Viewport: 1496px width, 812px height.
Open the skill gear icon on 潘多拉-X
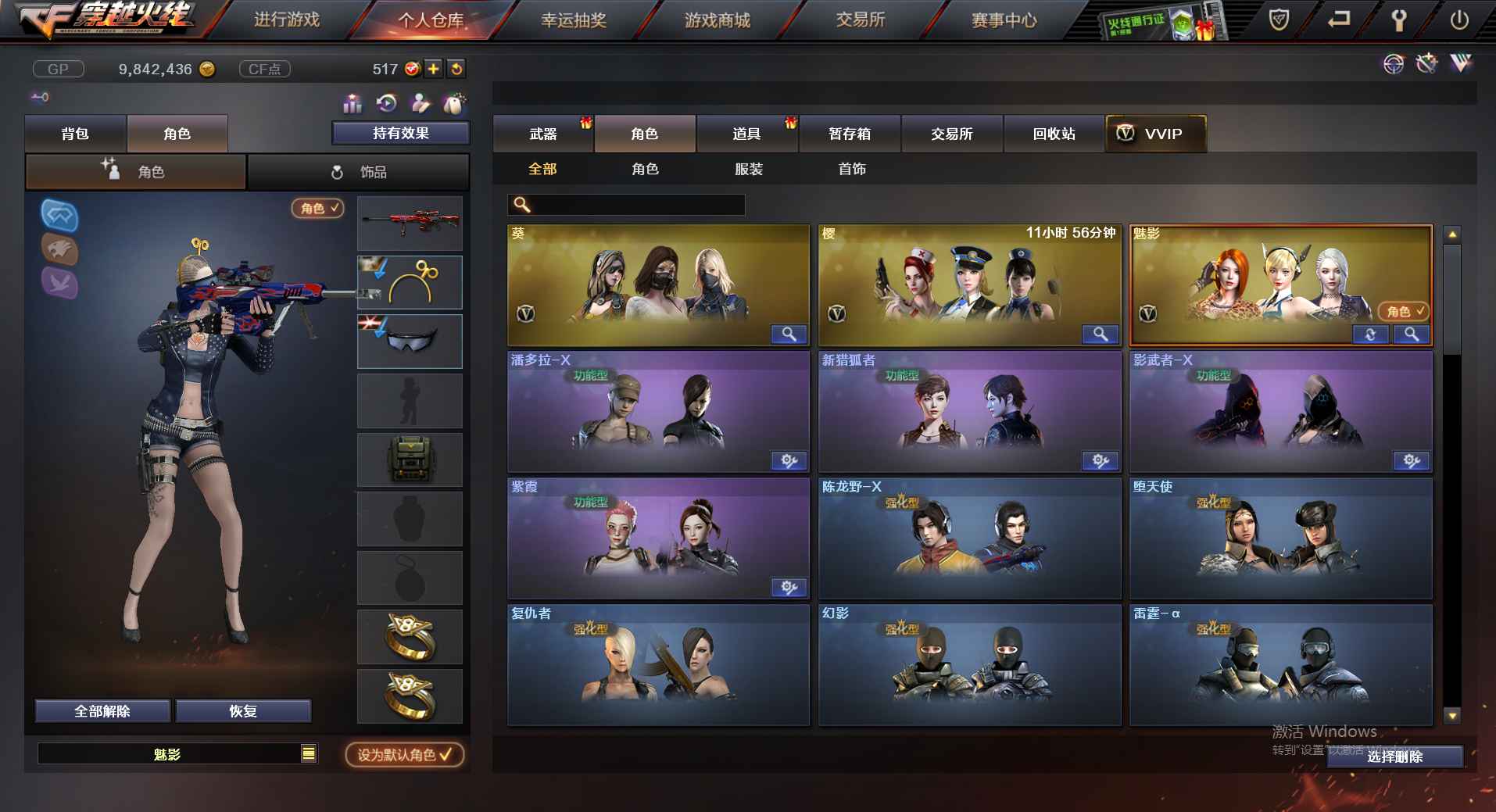click(789, 461)
